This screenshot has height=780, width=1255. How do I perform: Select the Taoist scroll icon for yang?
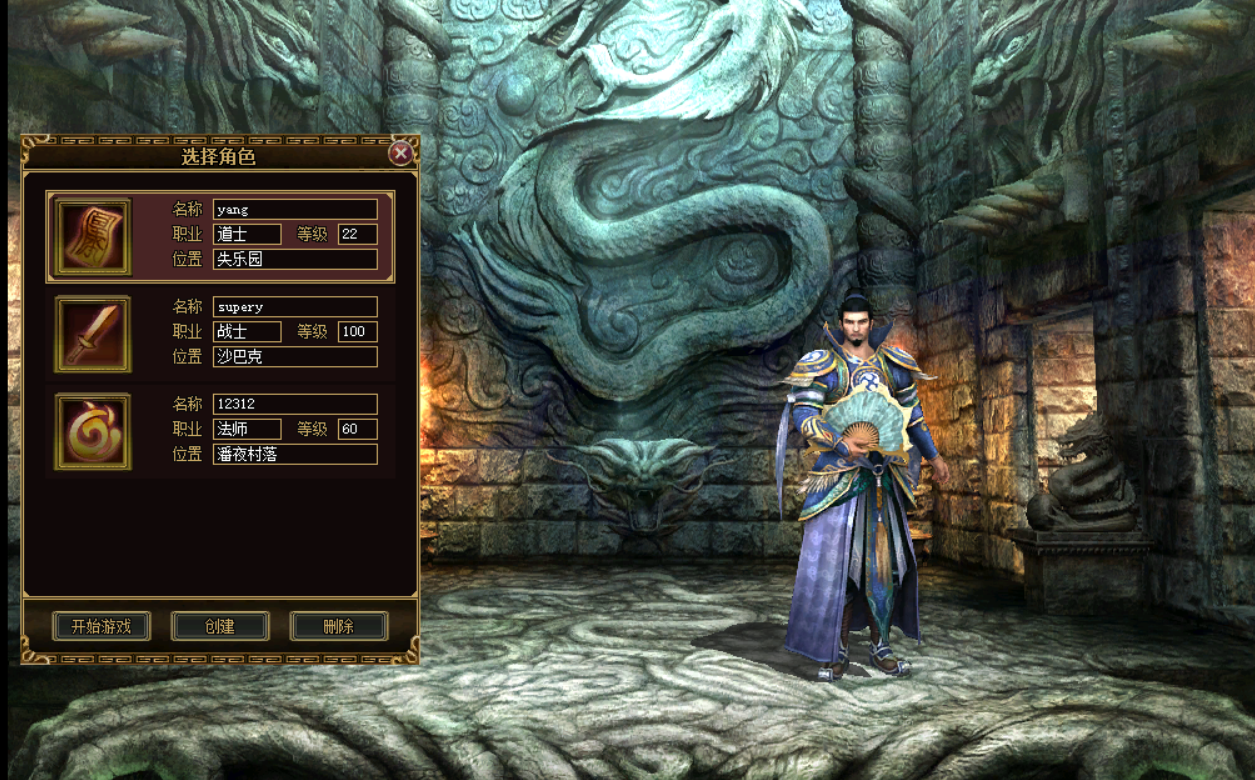point(93,237)
